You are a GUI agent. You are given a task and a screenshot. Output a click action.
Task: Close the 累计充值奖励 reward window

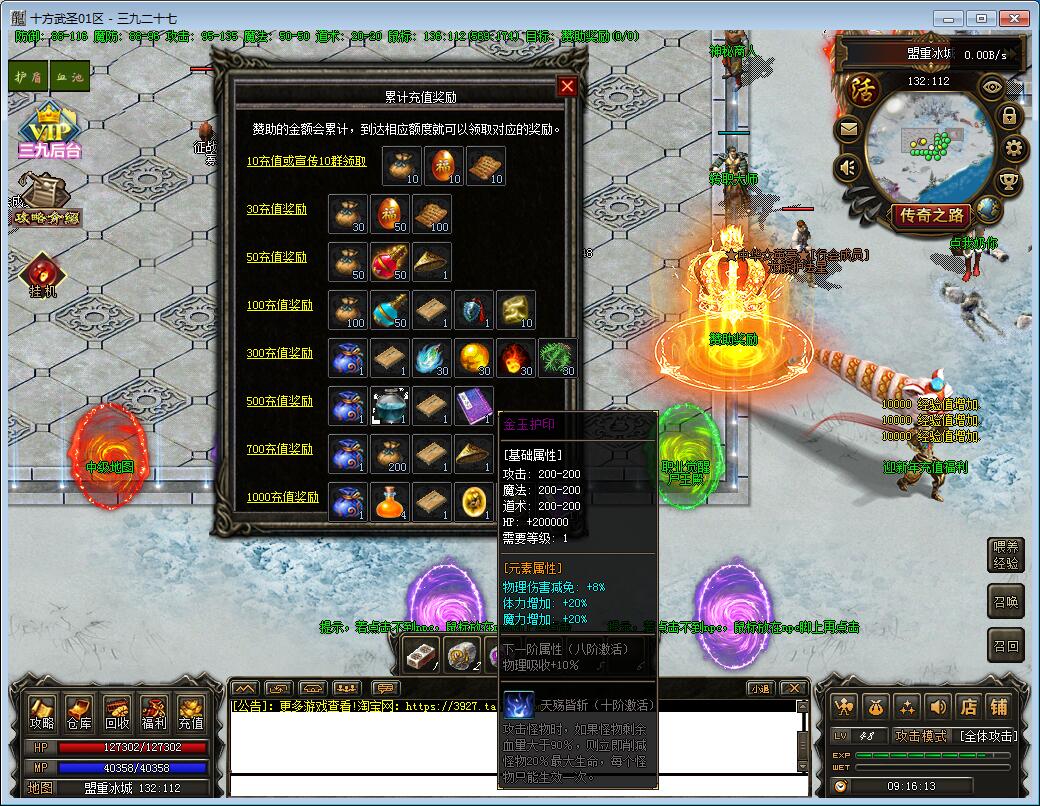[x=567, y=87]
